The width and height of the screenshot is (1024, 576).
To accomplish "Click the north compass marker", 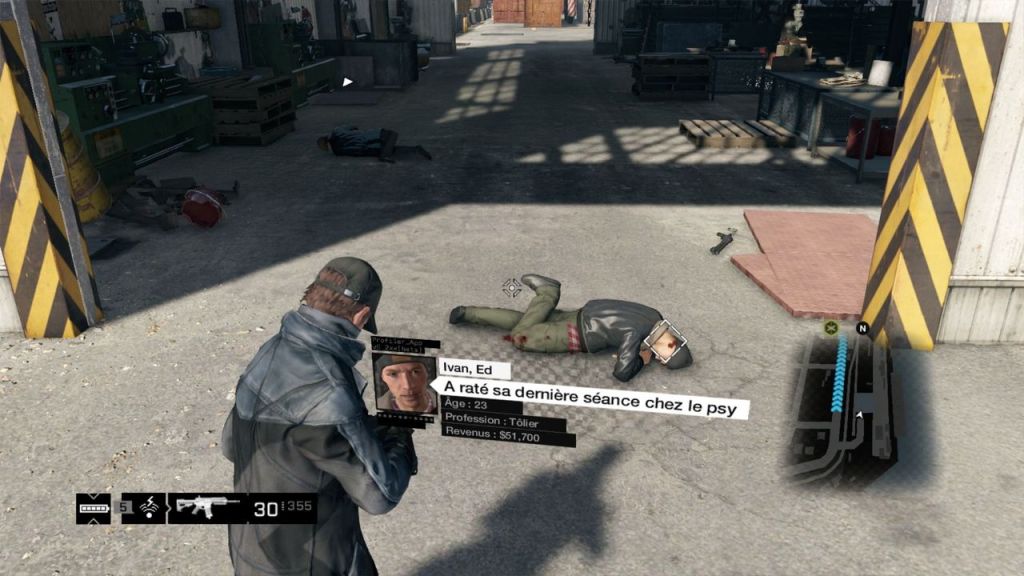I will click(x=862, y=327).
